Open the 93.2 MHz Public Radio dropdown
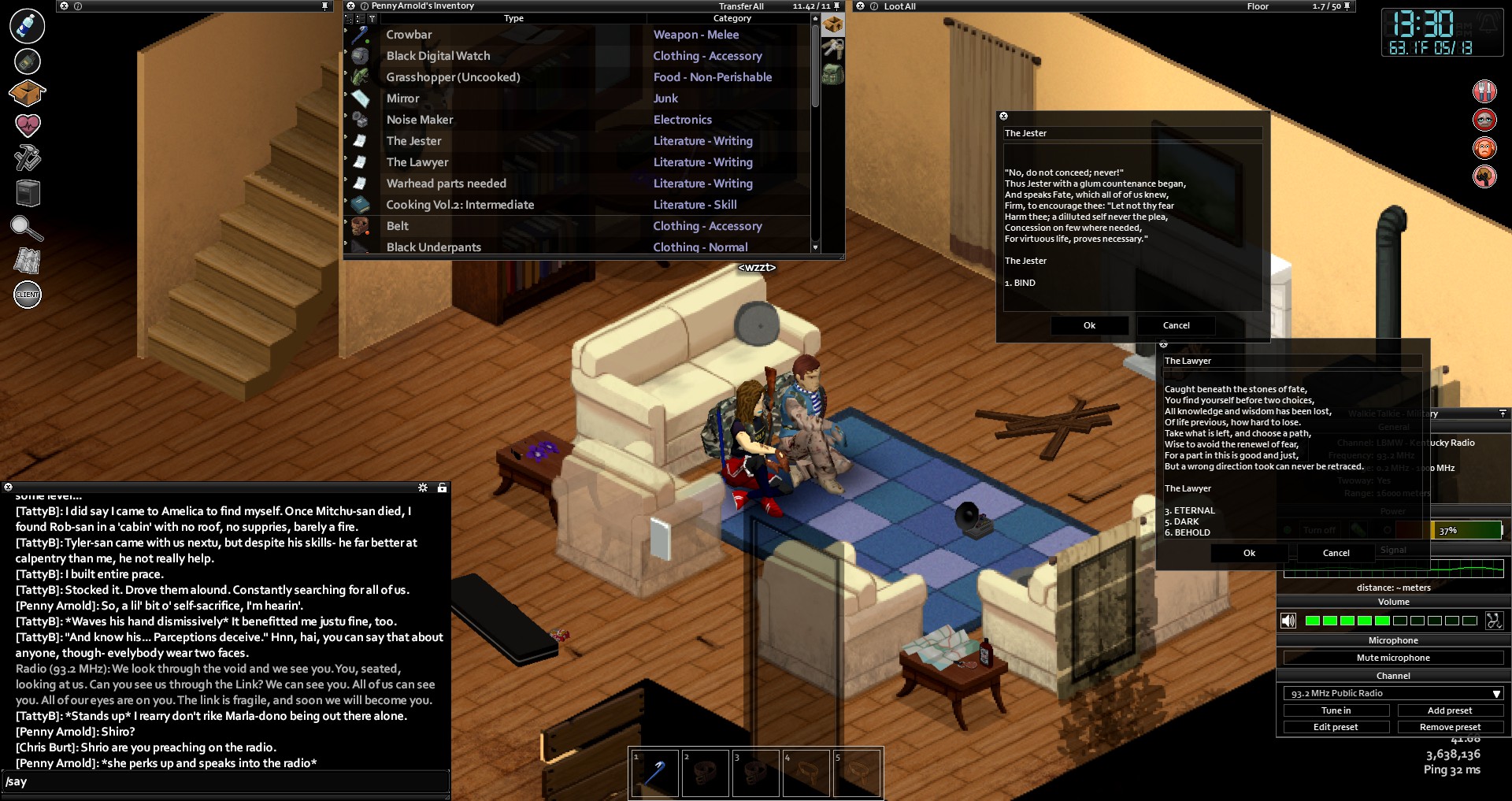This screenshot has height=801, width=1512. [1392, 693]
